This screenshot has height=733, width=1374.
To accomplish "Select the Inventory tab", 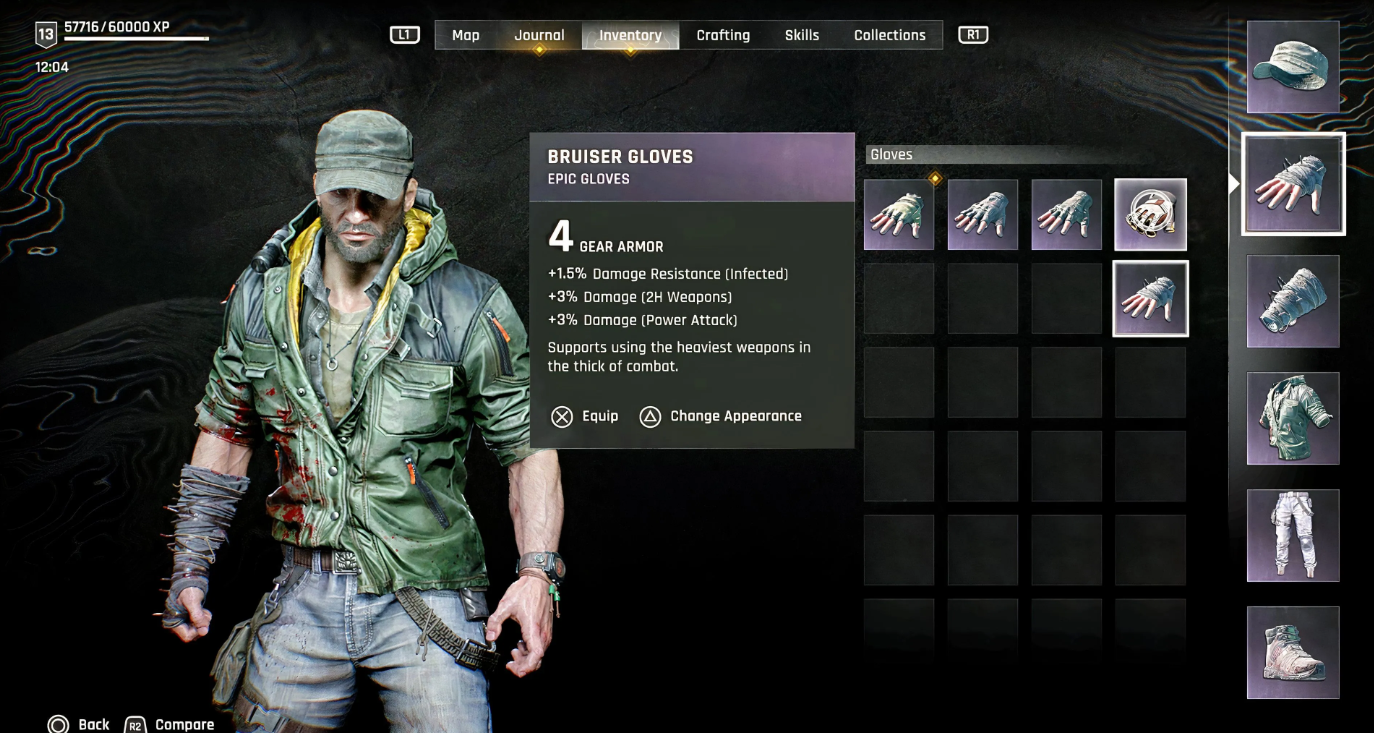I will pos(630,35).
